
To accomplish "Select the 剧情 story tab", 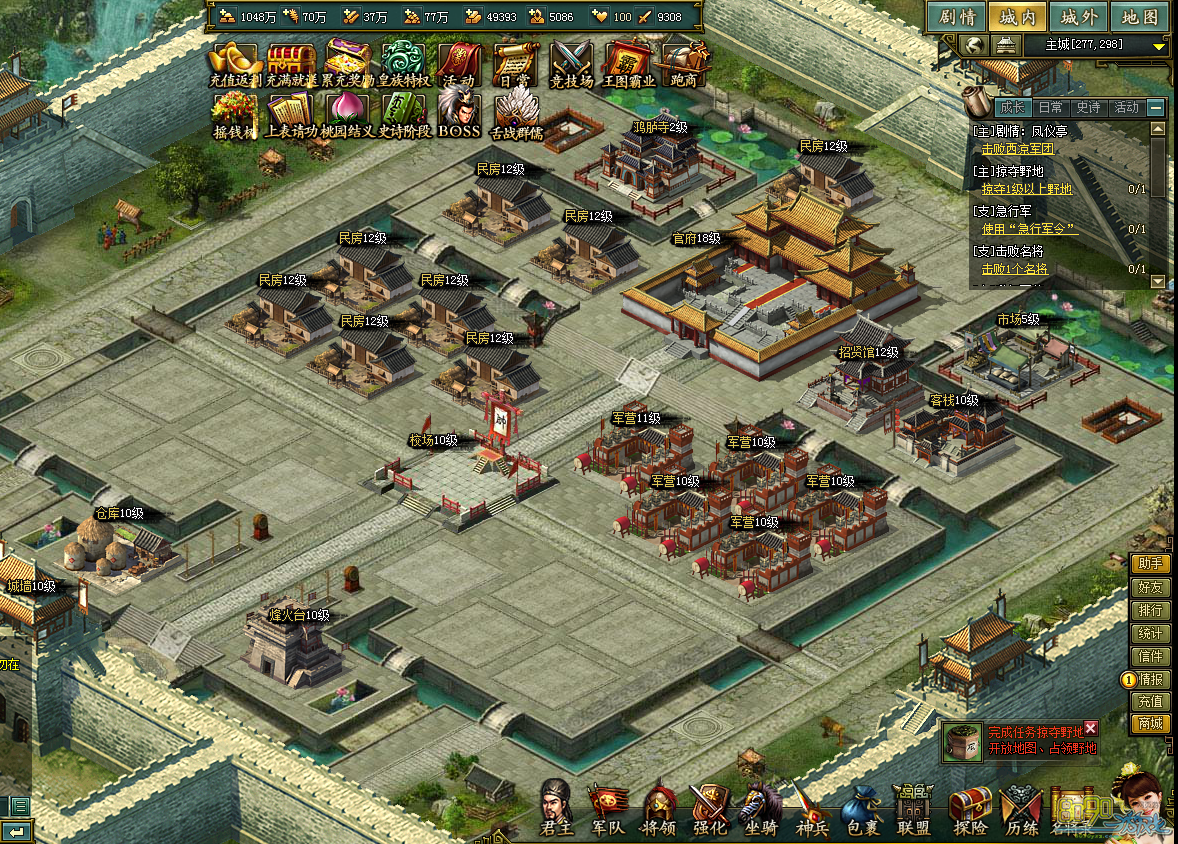I will point(956,17).
